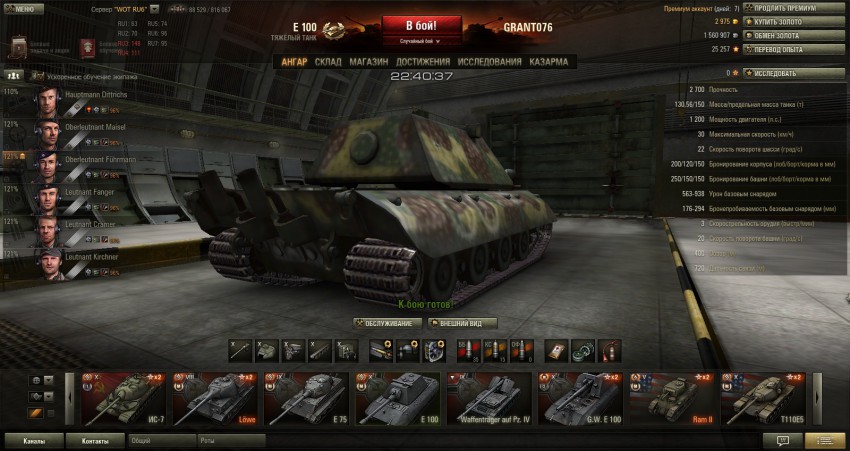Screen dimensions: 850x451
Task: Open the Контакты contacts button
Action: point(95,440)
